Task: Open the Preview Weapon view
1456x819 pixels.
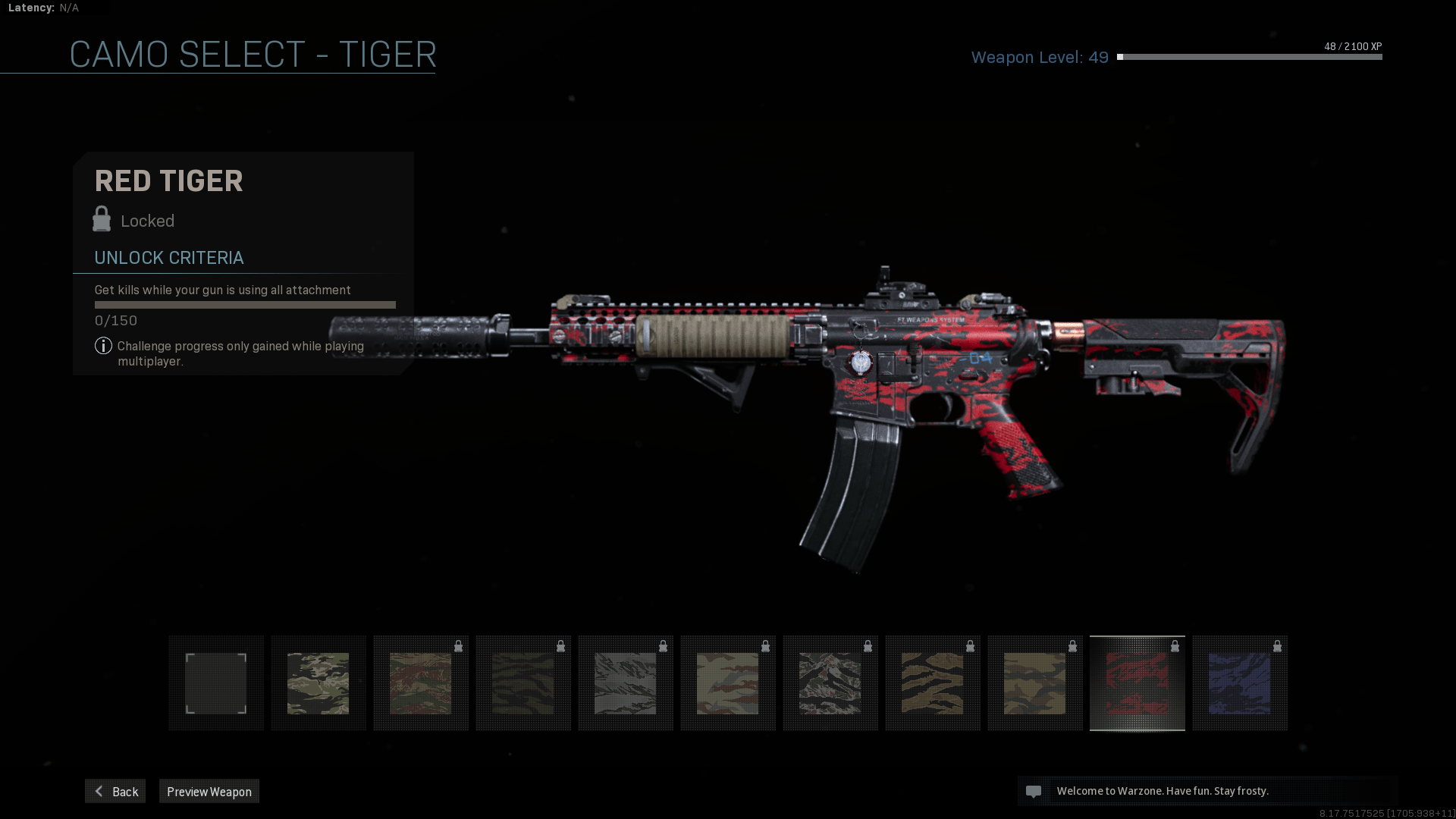Action: (209, 791)
